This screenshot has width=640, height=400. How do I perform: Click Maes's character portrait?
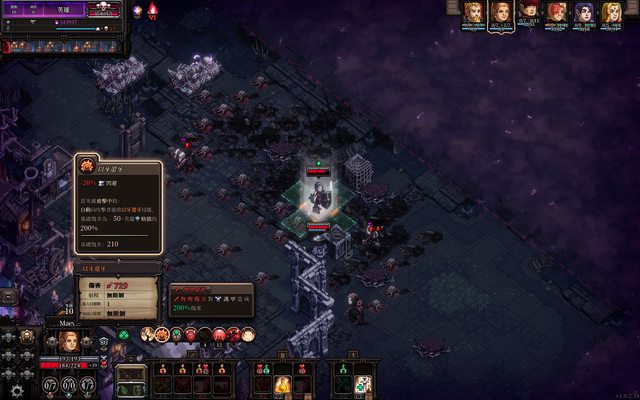68,340
